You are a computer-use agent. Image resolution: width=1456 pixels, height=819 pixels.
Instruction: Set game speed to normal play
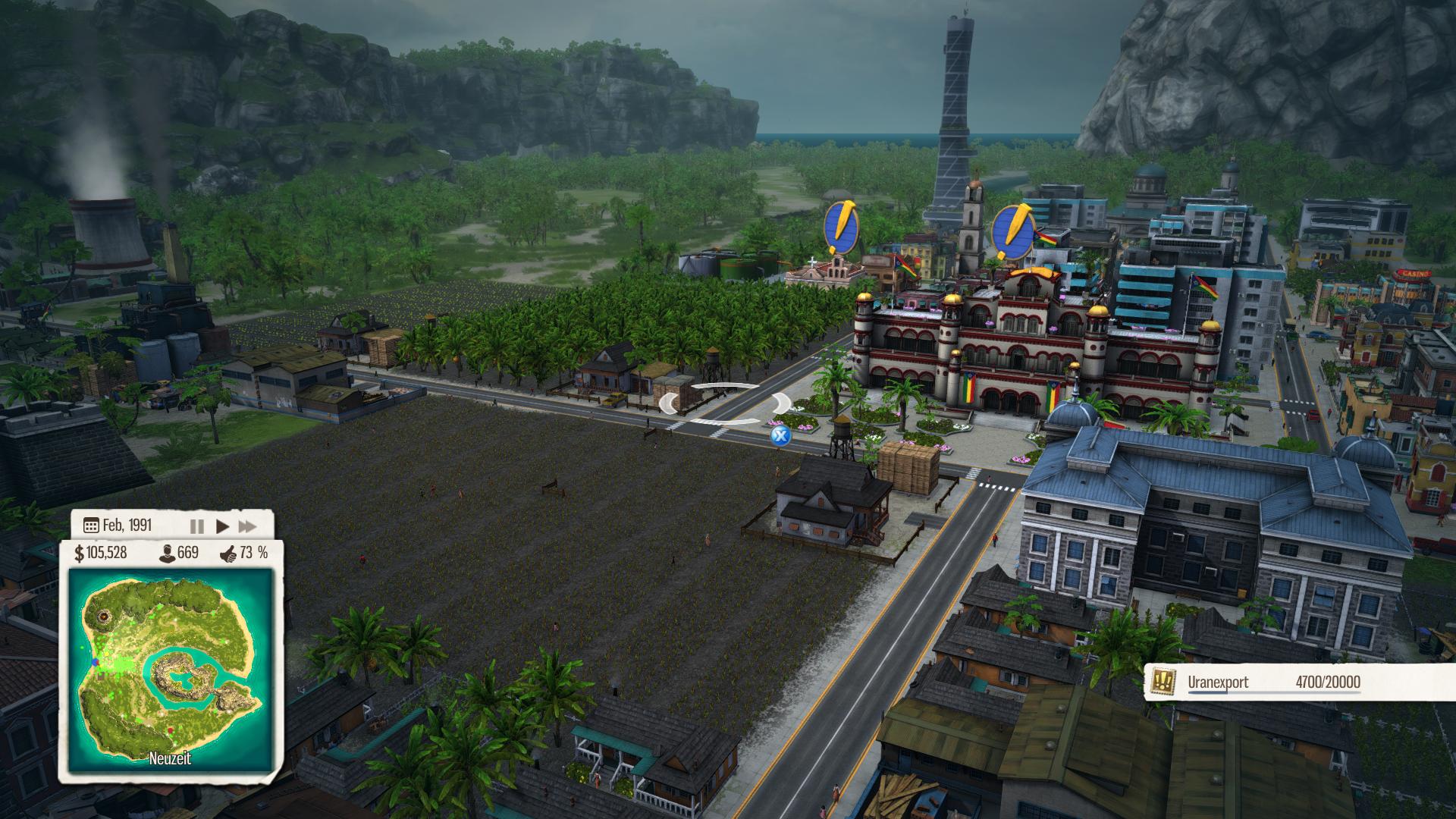[222, 526]
